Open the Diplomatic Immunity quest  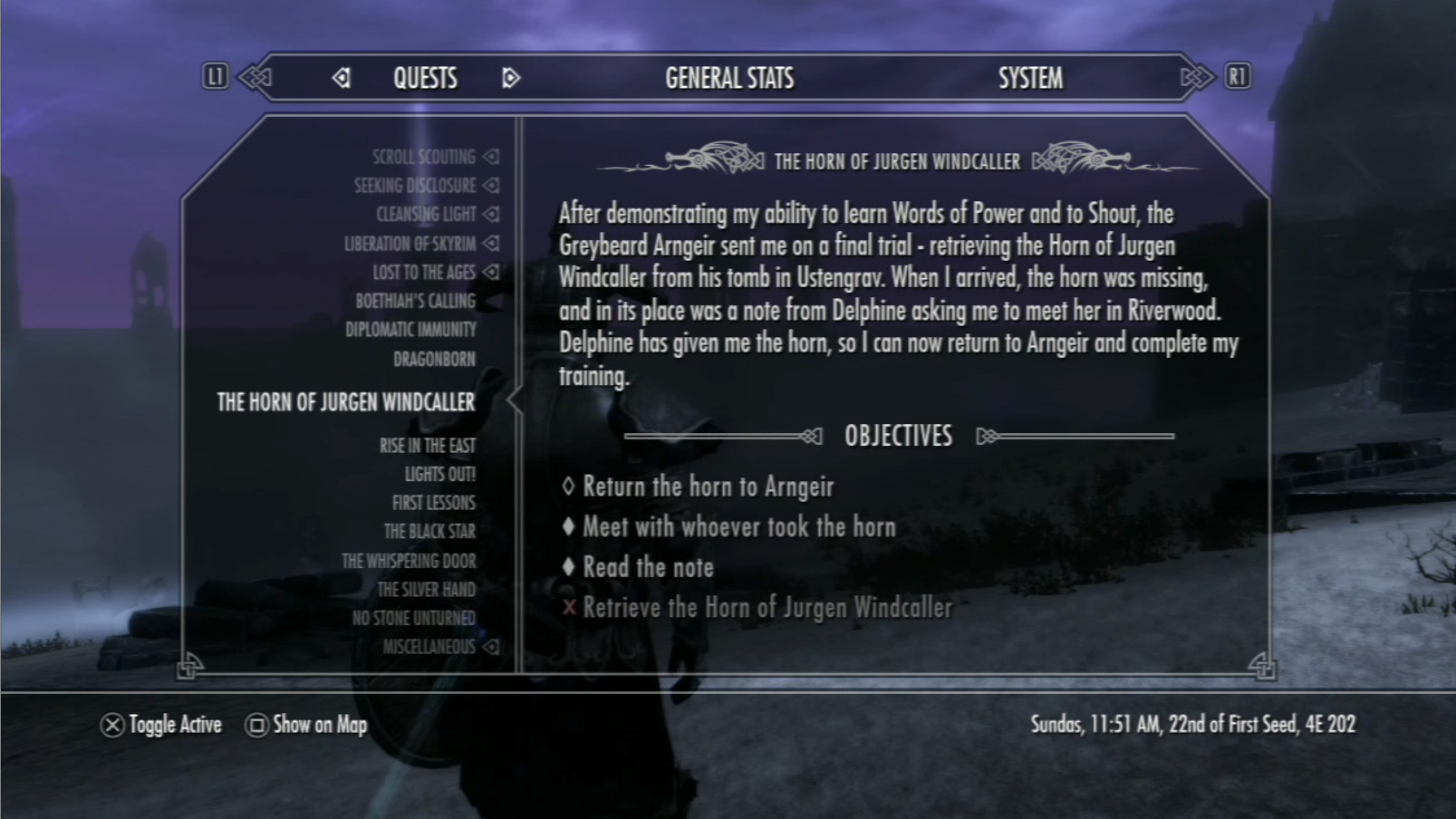(x=410, y=330)
